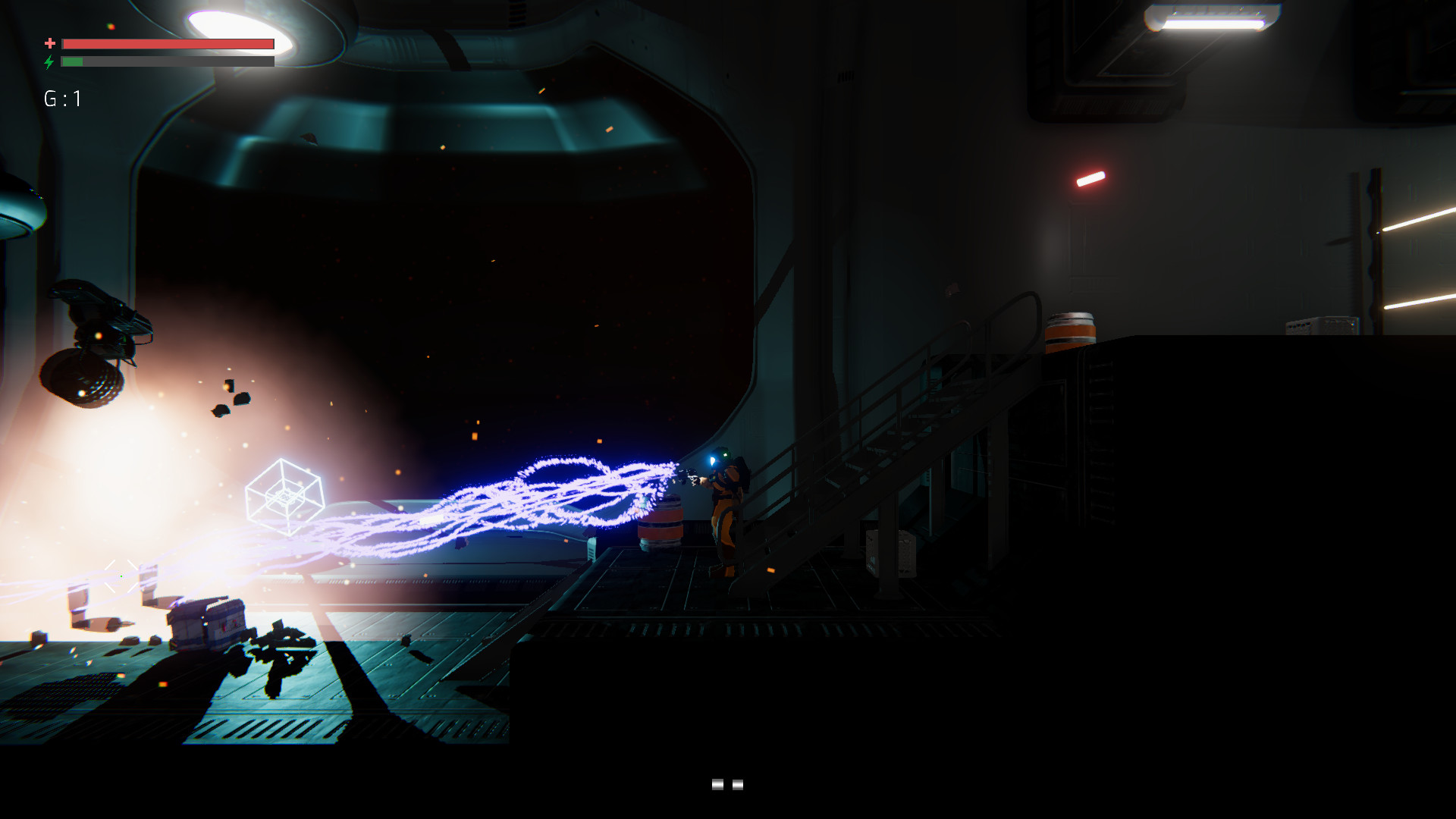Select the green lightning energy icon
The image size is (1456, 819).
pos(50,61)
